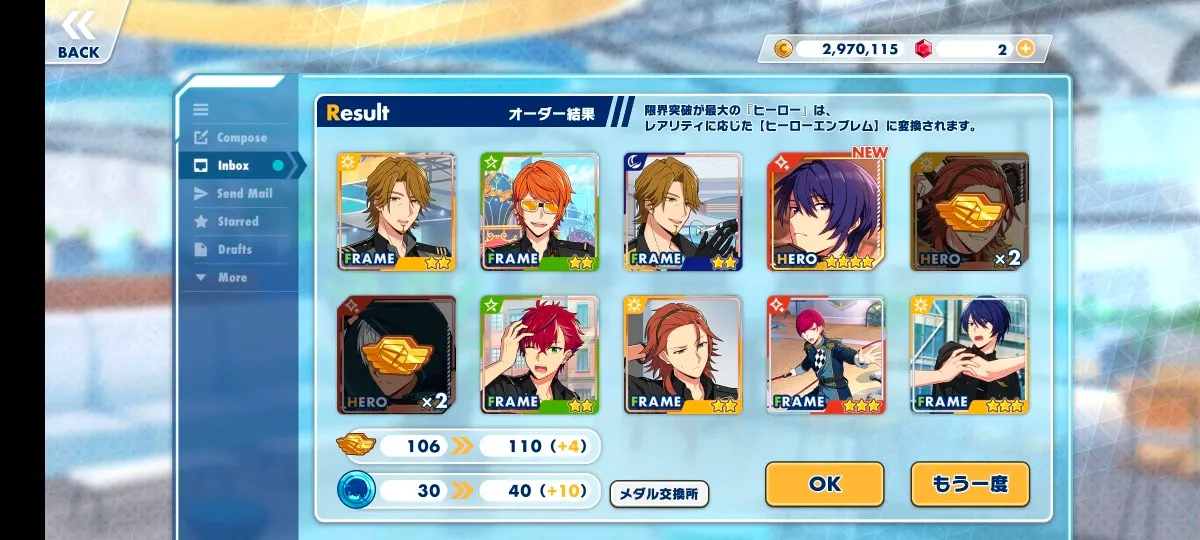Show Starred mail

238,222
